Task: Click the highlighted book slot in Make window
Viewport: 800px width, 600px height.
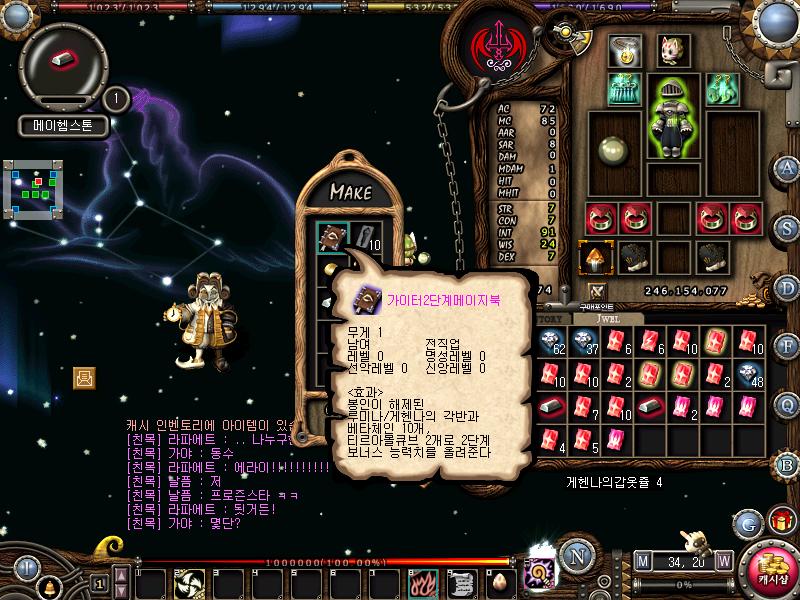Action: pyautogui.click(x=330, y=237)
